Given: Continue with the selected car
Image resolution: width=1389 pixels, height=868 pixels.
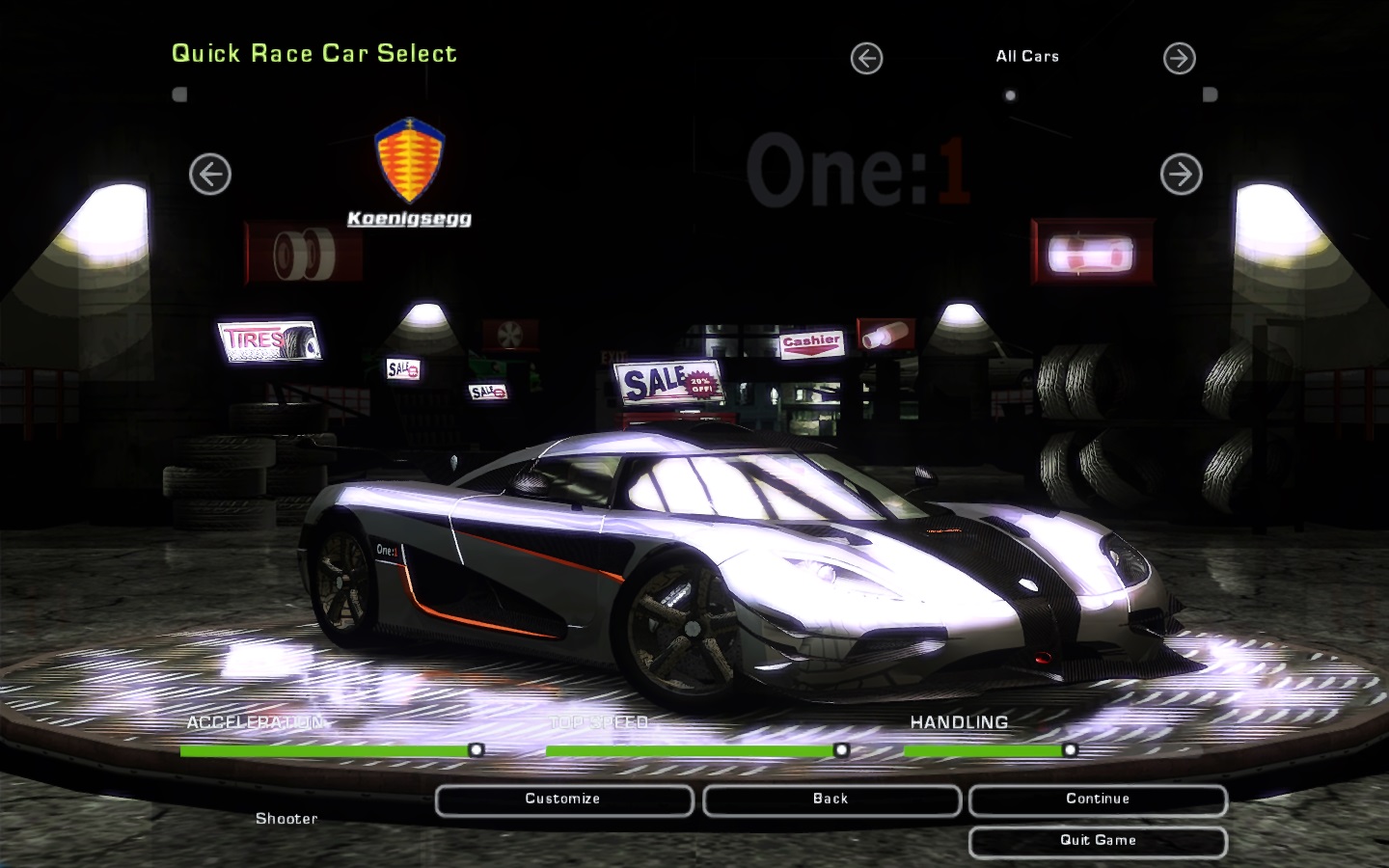Looking at the screenshot, I should click(1098, 800).
